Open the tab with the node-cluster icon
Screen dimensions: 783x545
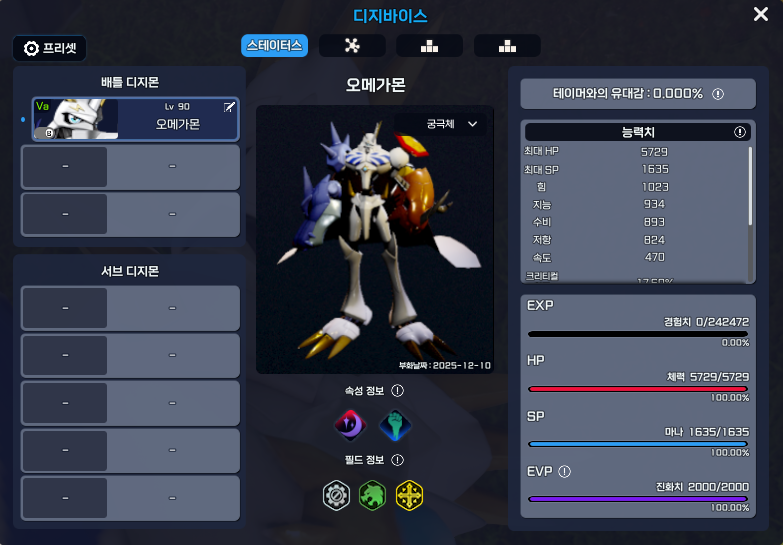(352, 46)
